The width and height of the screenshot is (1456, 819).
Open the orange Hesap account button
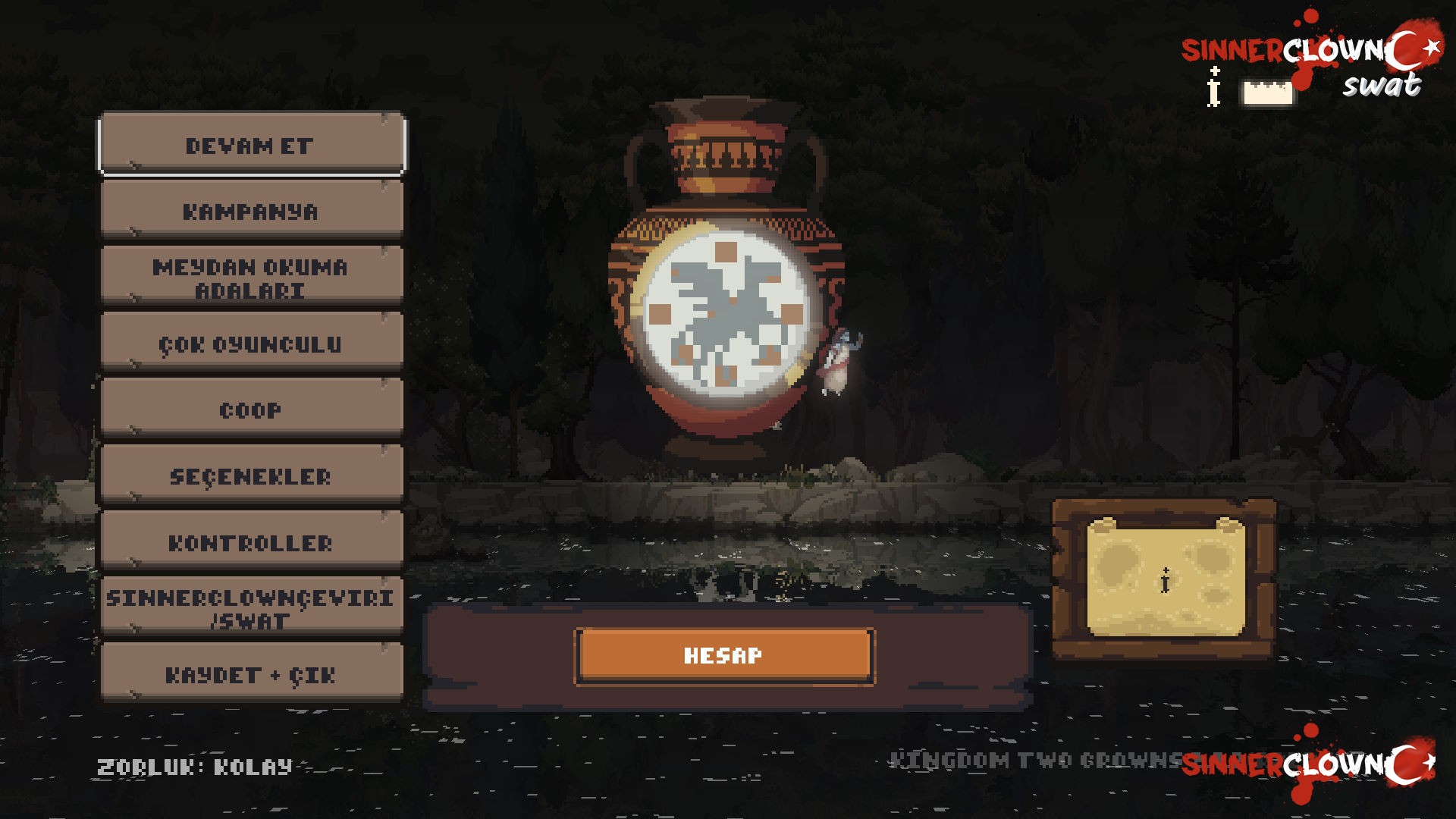coord(724,656)
